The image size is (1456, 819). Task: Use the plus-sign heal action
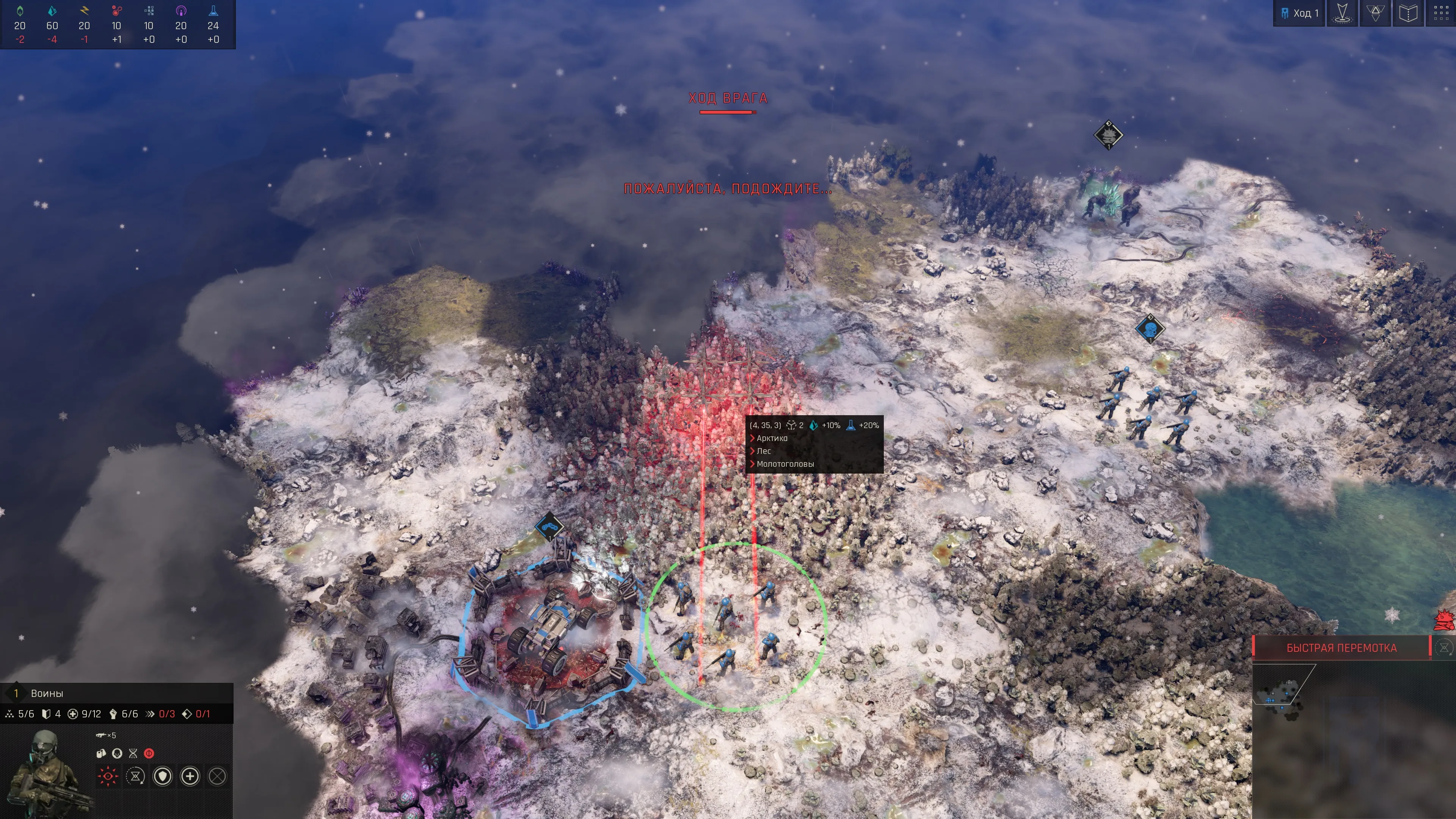pyautogui.click(x=190, y=776)
